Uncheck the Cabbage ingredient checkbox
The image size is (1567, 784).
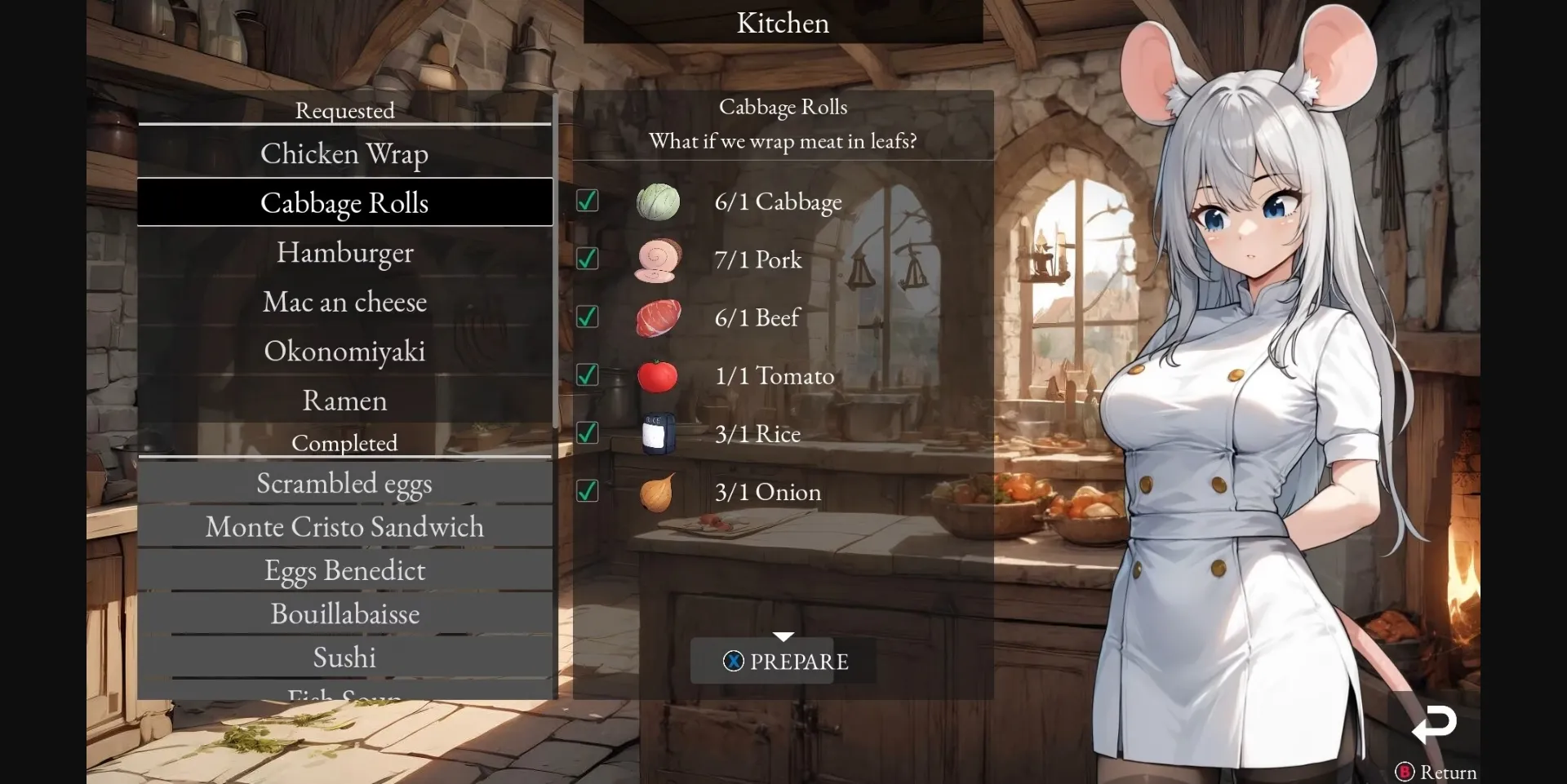coord(588,201)
